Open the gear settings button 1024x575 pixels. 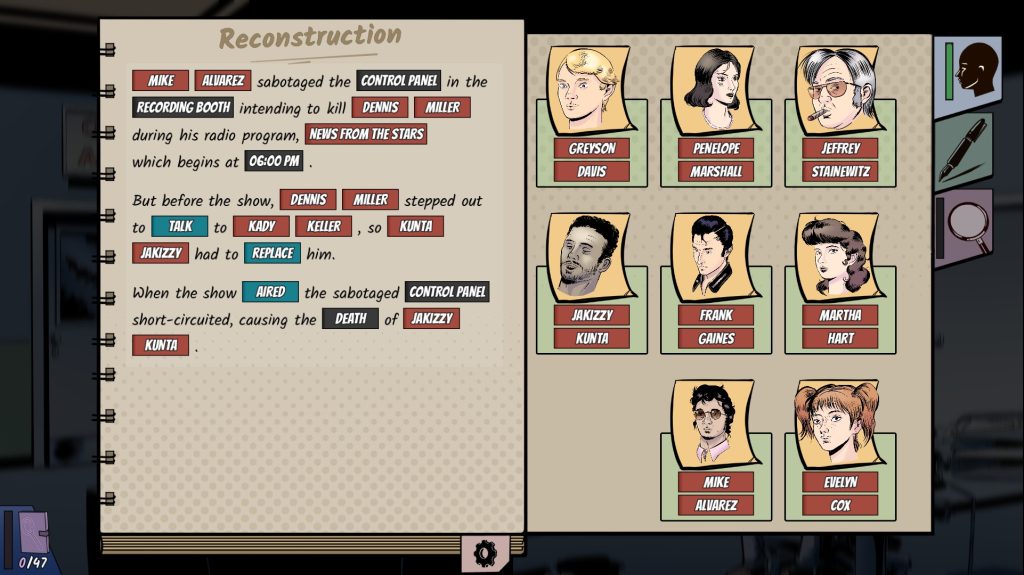pos(486,552)
